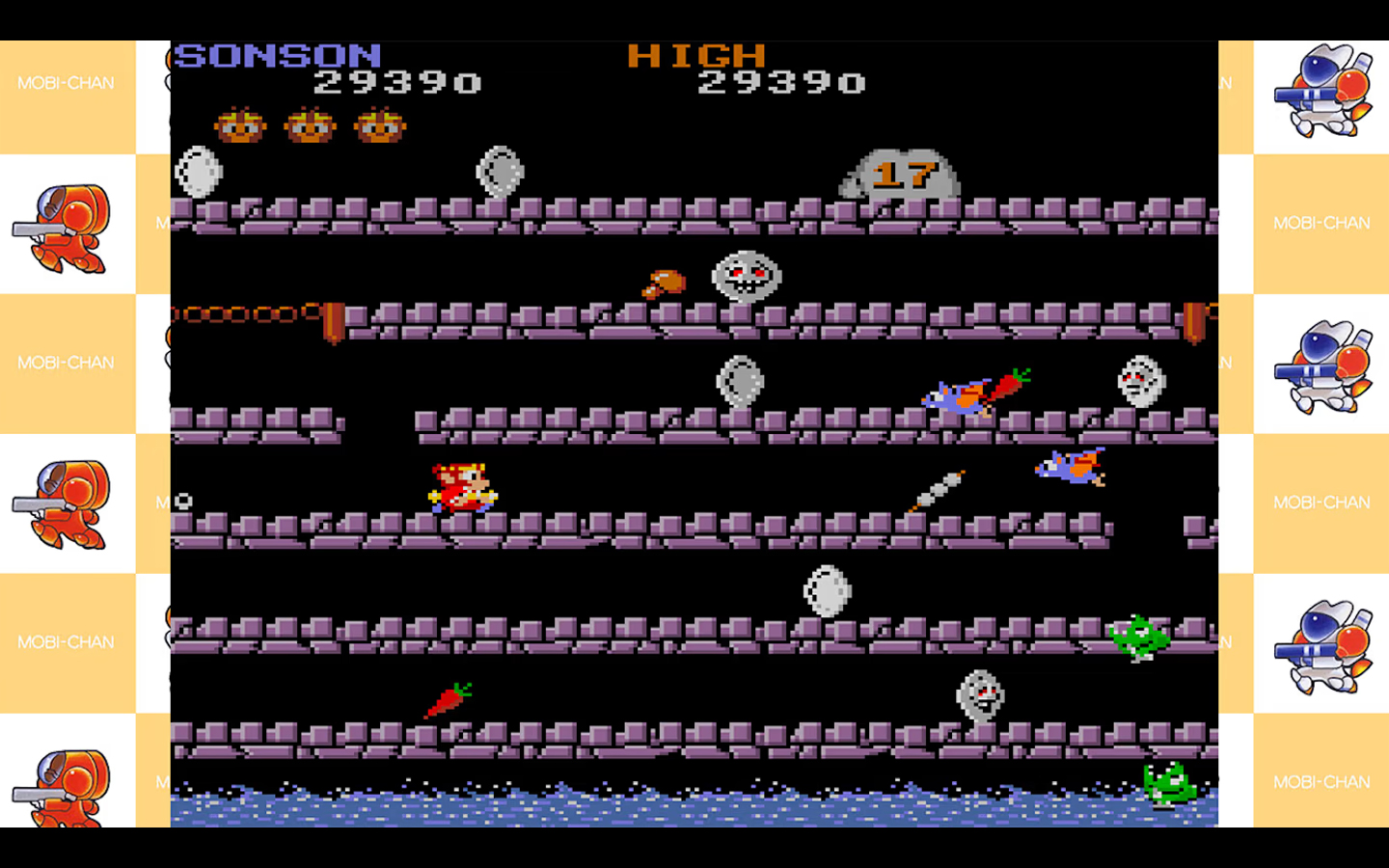
Task: Click the blue bird enemy carrying a carrot
Action: (x=965, y=391)
